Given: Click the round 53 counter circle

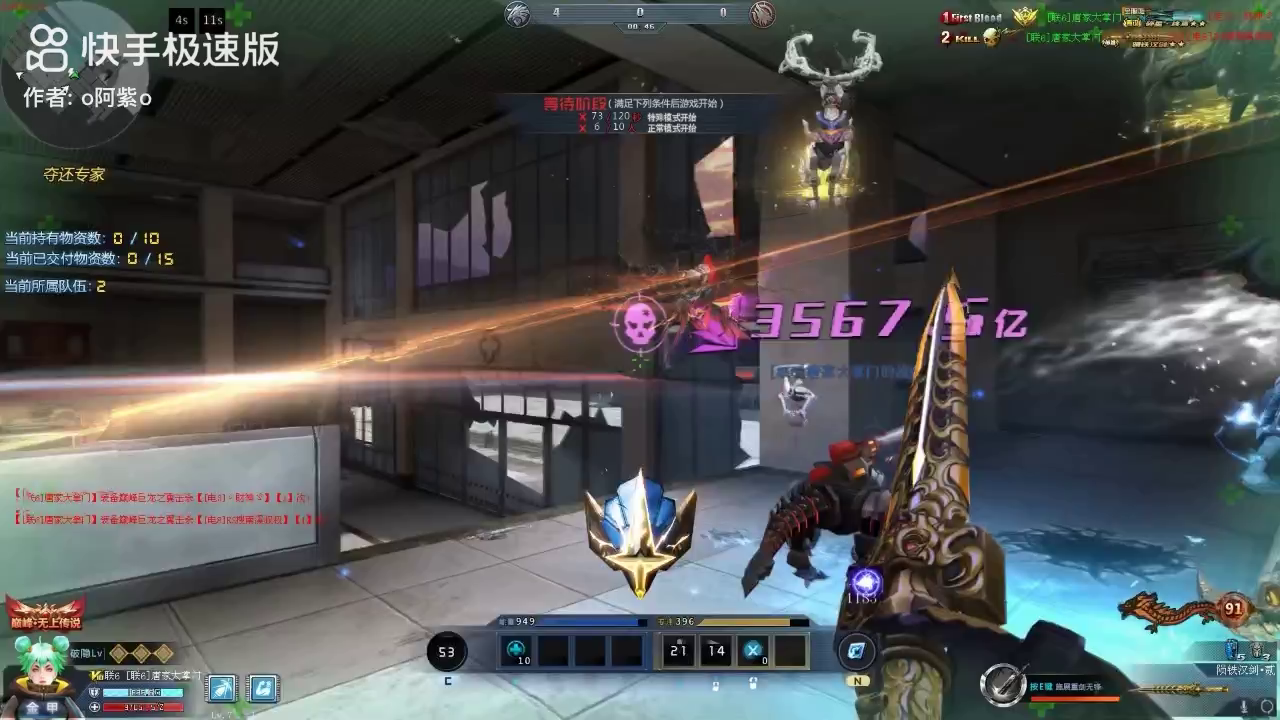Looking at the screenshot, I should click(x=447, y=652).
